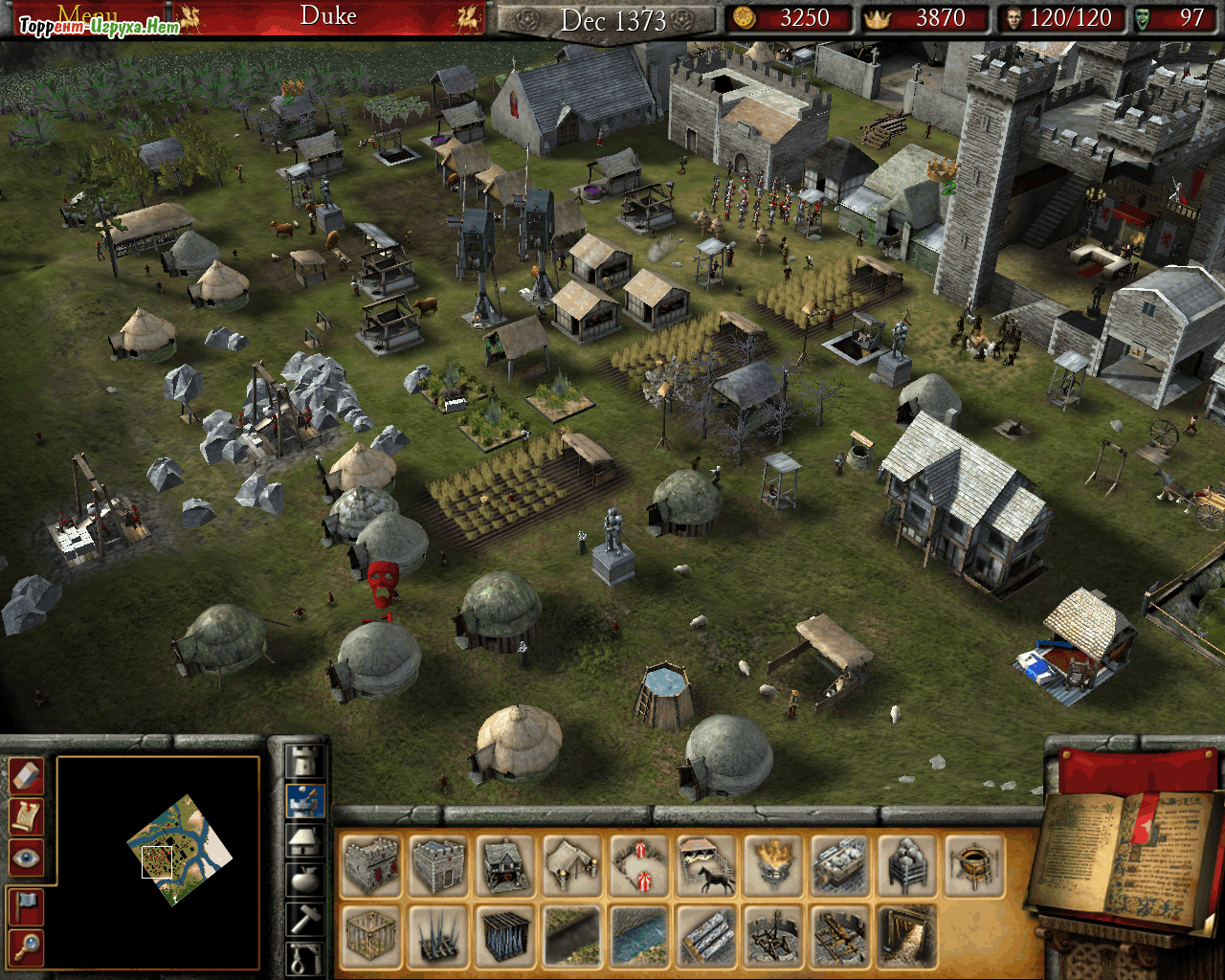Choose the red-and-white tents camp icon
Viewport: 1225px width, 980px height.
click(x=639, y=864)
